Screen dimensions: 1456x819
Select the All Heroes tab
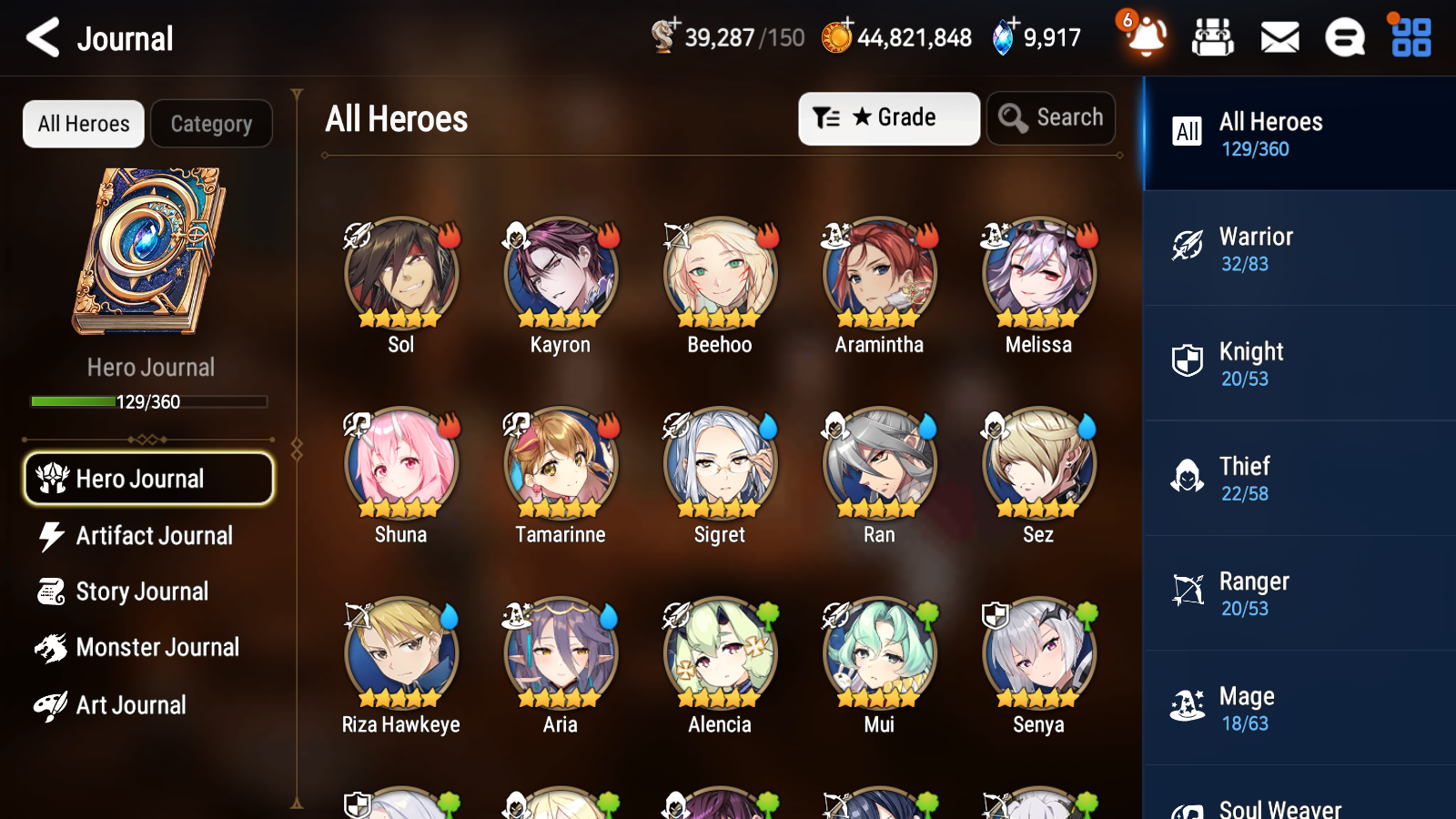[83, 124]
